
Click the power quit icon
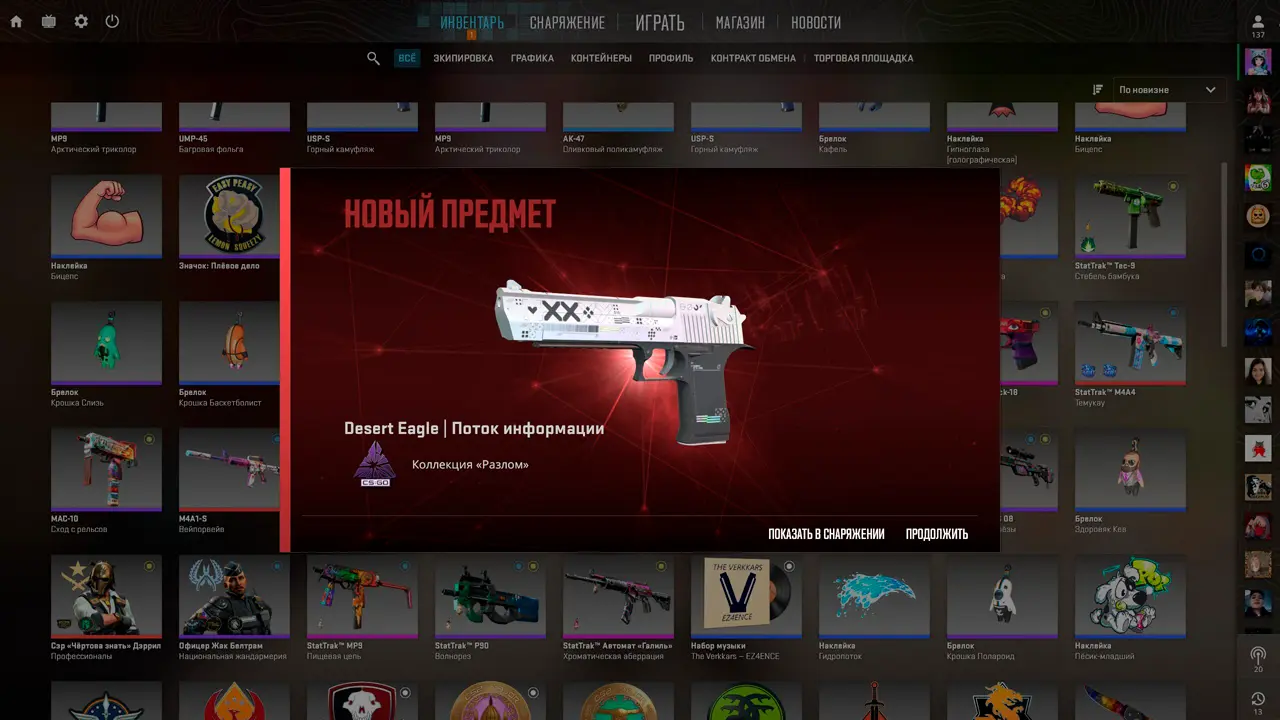coord(112,21)
